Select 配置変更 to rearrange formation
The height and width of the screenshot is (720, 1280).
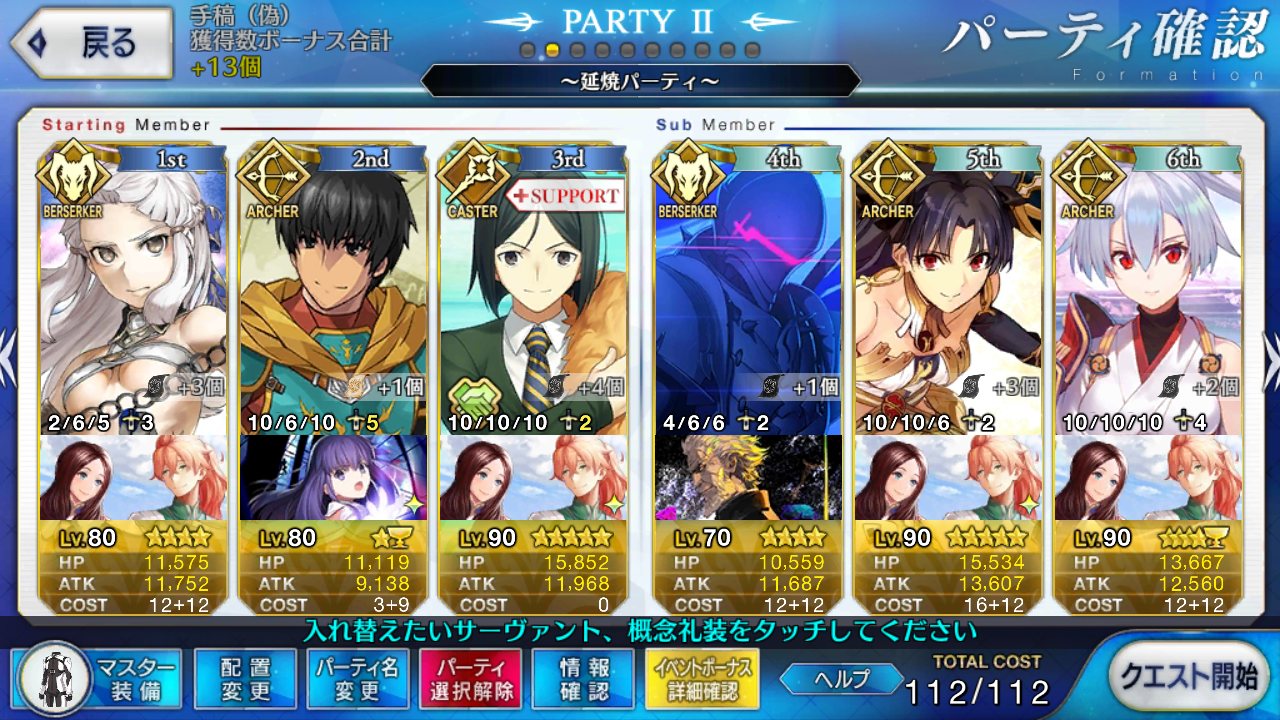245,678
